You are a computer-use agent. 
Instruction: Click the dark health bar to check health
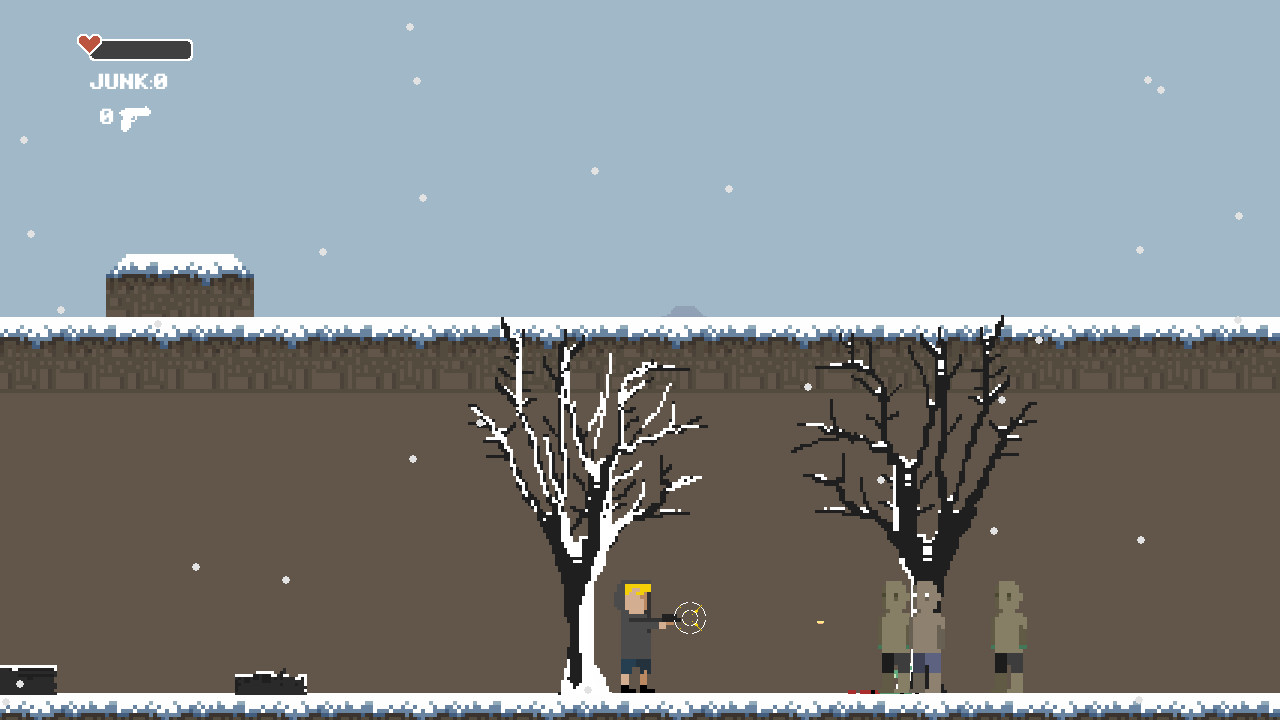point(145,47)
